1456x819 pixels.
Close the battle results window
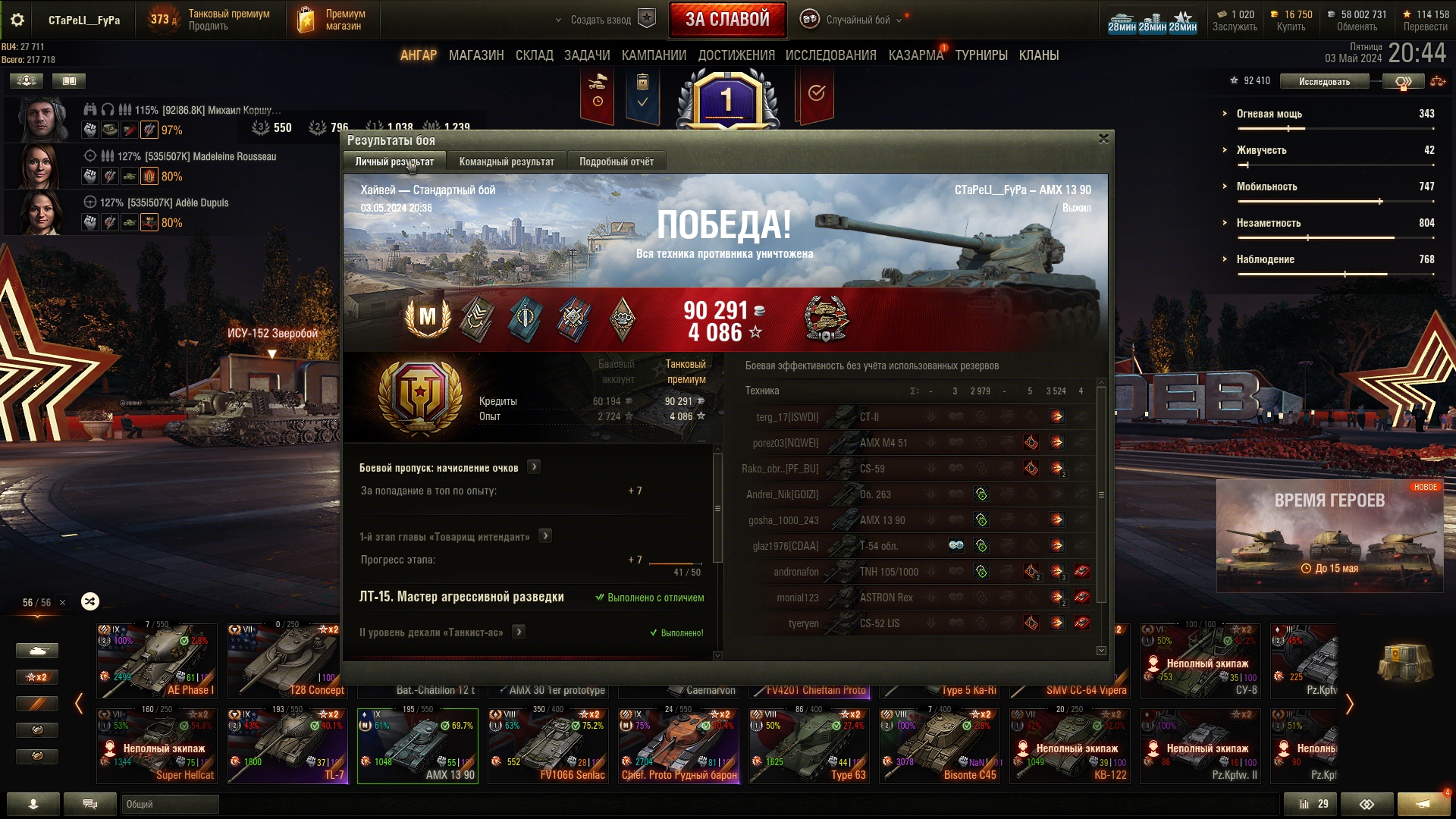[x=1103, y=139]
